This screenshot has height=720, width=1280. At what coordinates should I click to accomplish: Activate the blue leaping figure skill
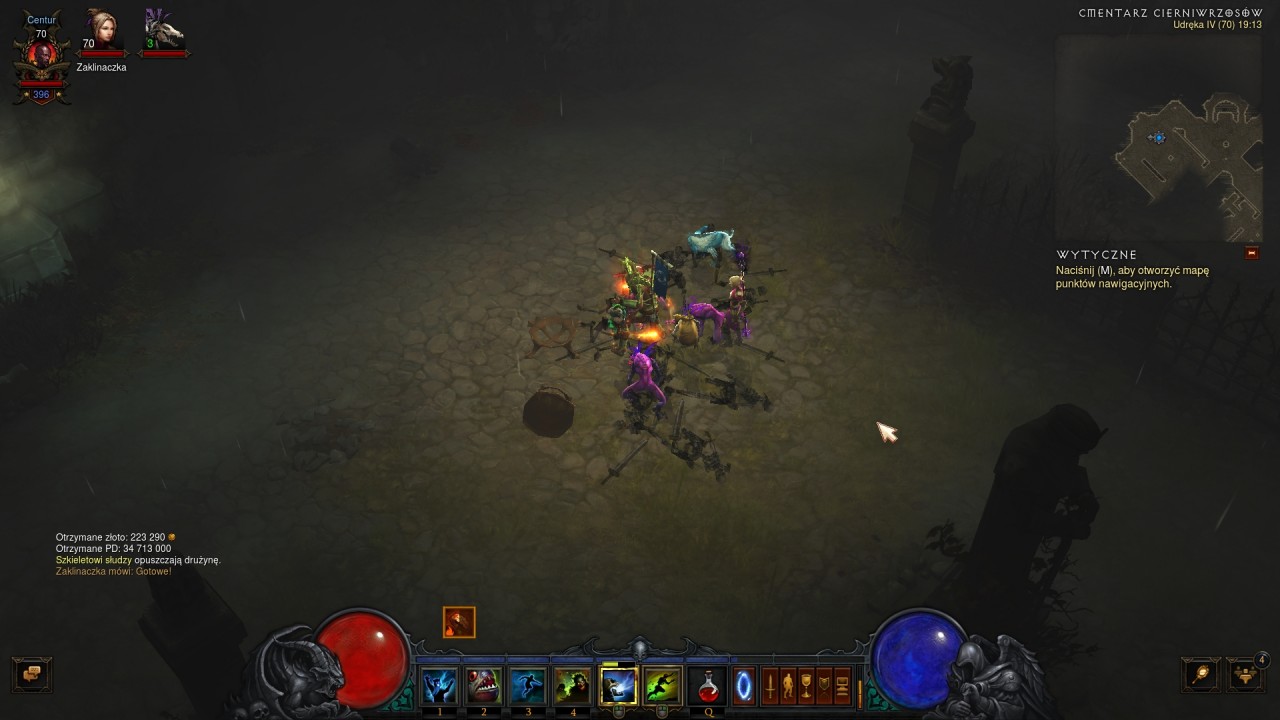click(528, 686)
